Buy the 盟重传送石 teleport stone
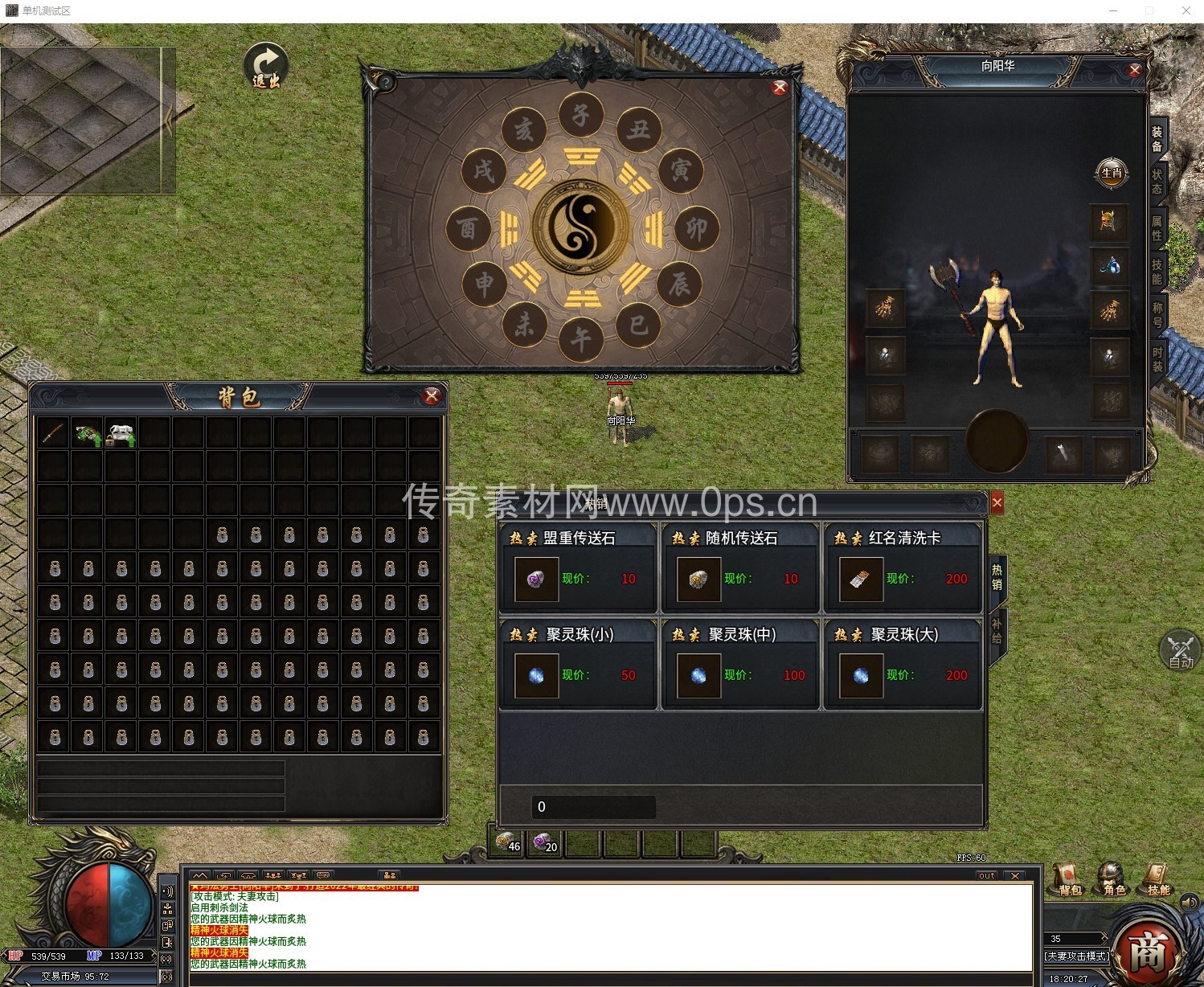The height and width of the screenshot is (987, 1204). (x=537, y=579)
